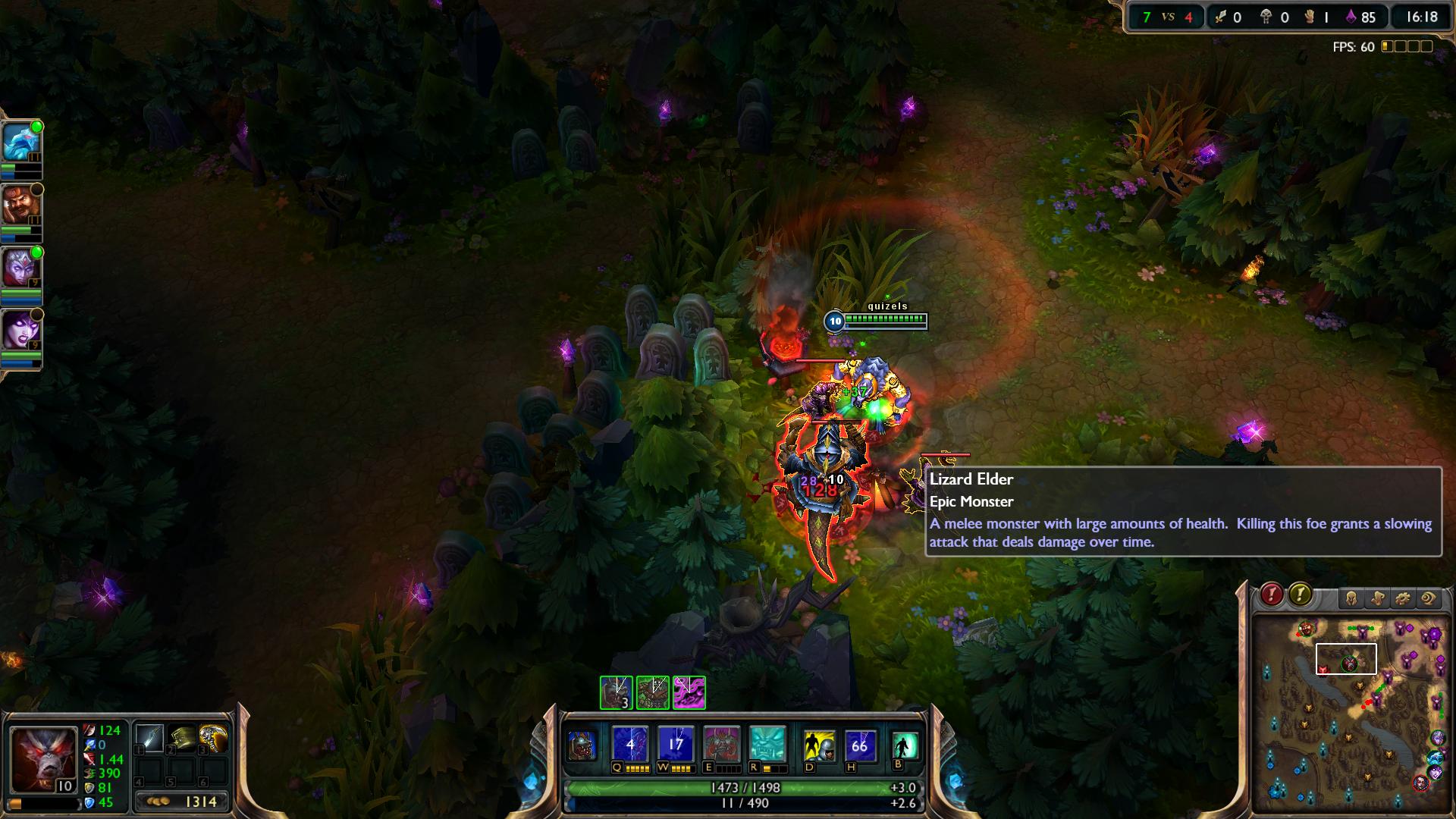This screenshot has width=1456, height=819.
Task: Open the gear options button above minimap
Action: click(1403, 599)
